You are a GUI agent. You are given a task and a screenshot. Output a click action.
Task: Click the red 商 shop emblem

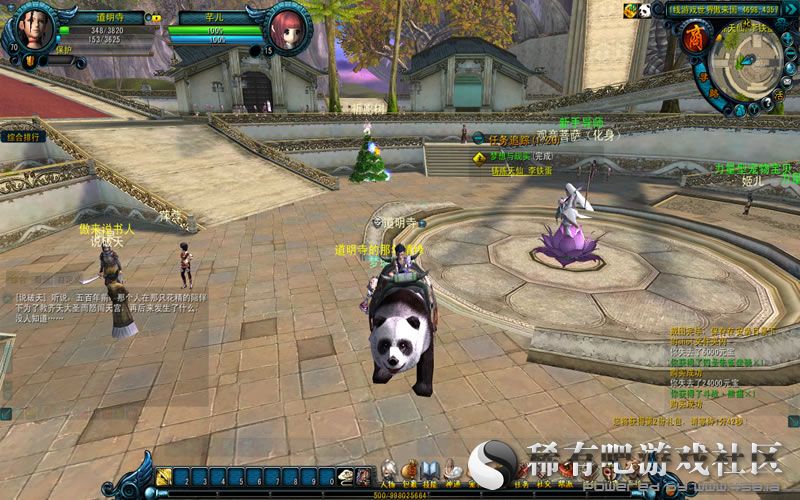click(695, 38)
